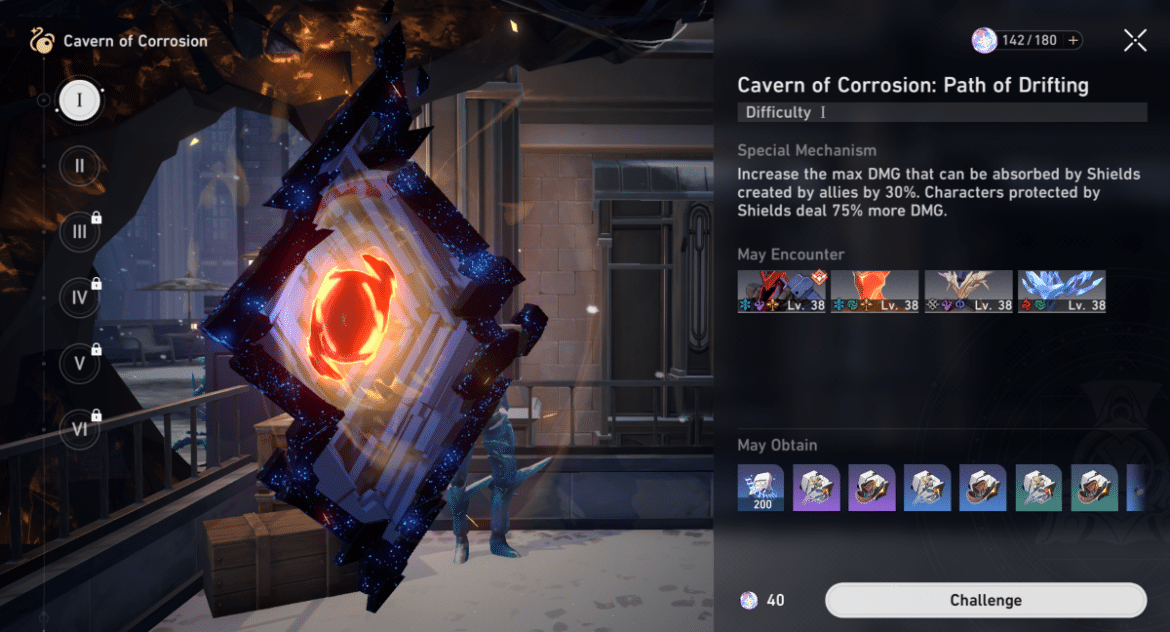Open the purple white-relic reward on the left
The image size is (1170, 632).
(818, 488)
